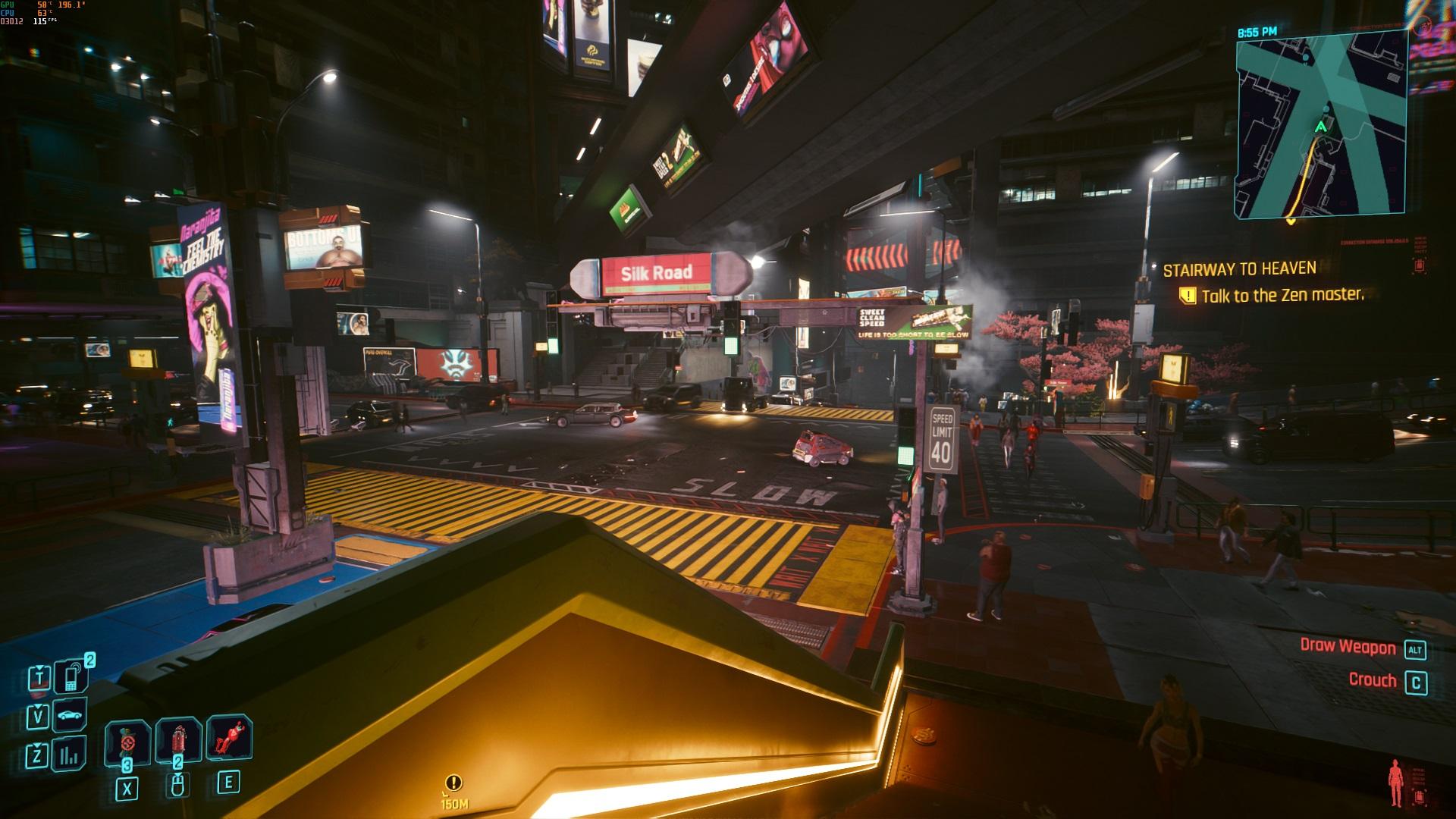Click the Talk to the Zen master objective
The height and width of the screenshot is (819, 1456).
pos(1282,296)
